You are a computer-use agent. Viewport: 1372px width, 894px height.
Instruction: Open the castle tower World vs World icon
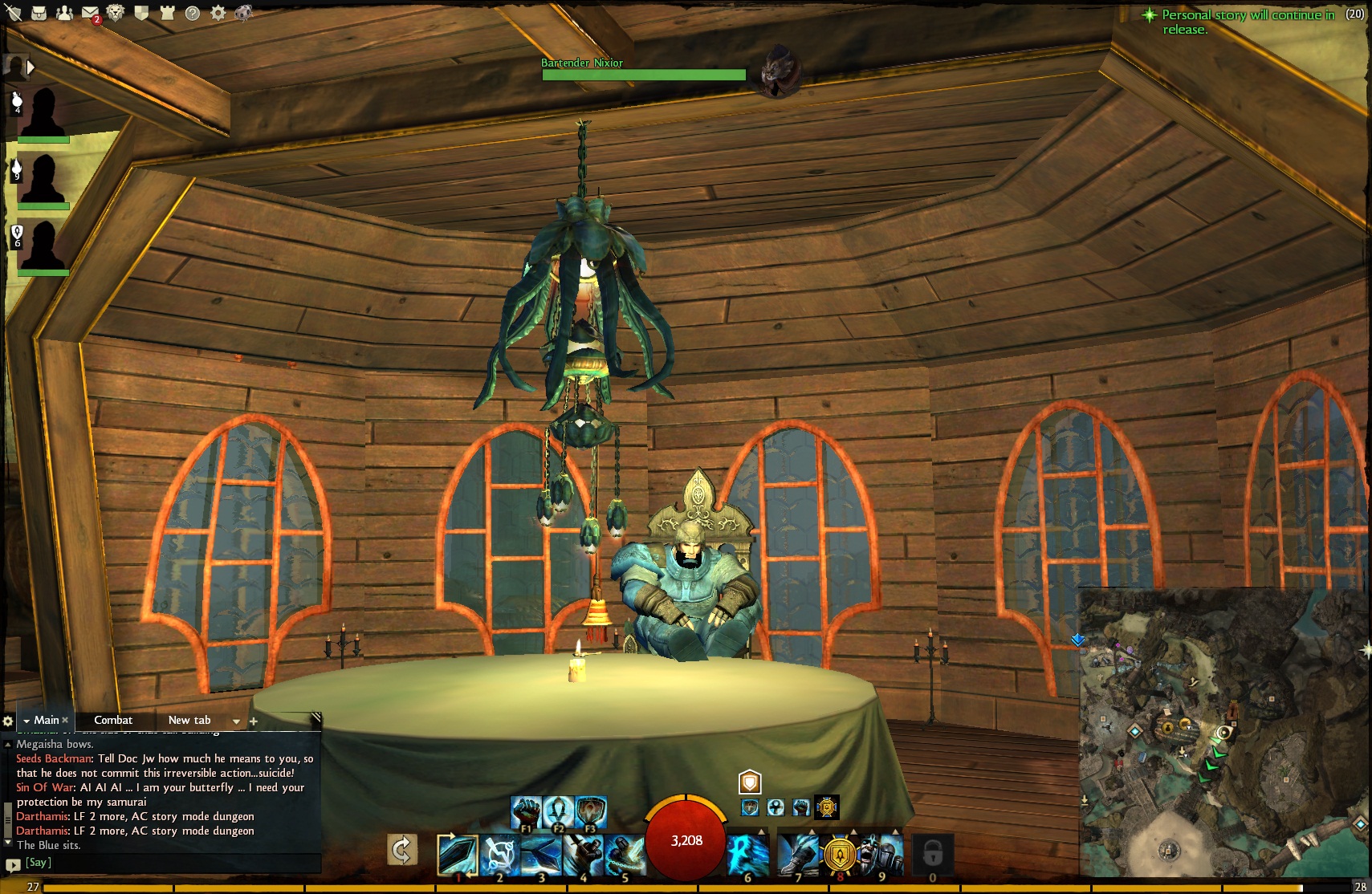coord(167,13)
